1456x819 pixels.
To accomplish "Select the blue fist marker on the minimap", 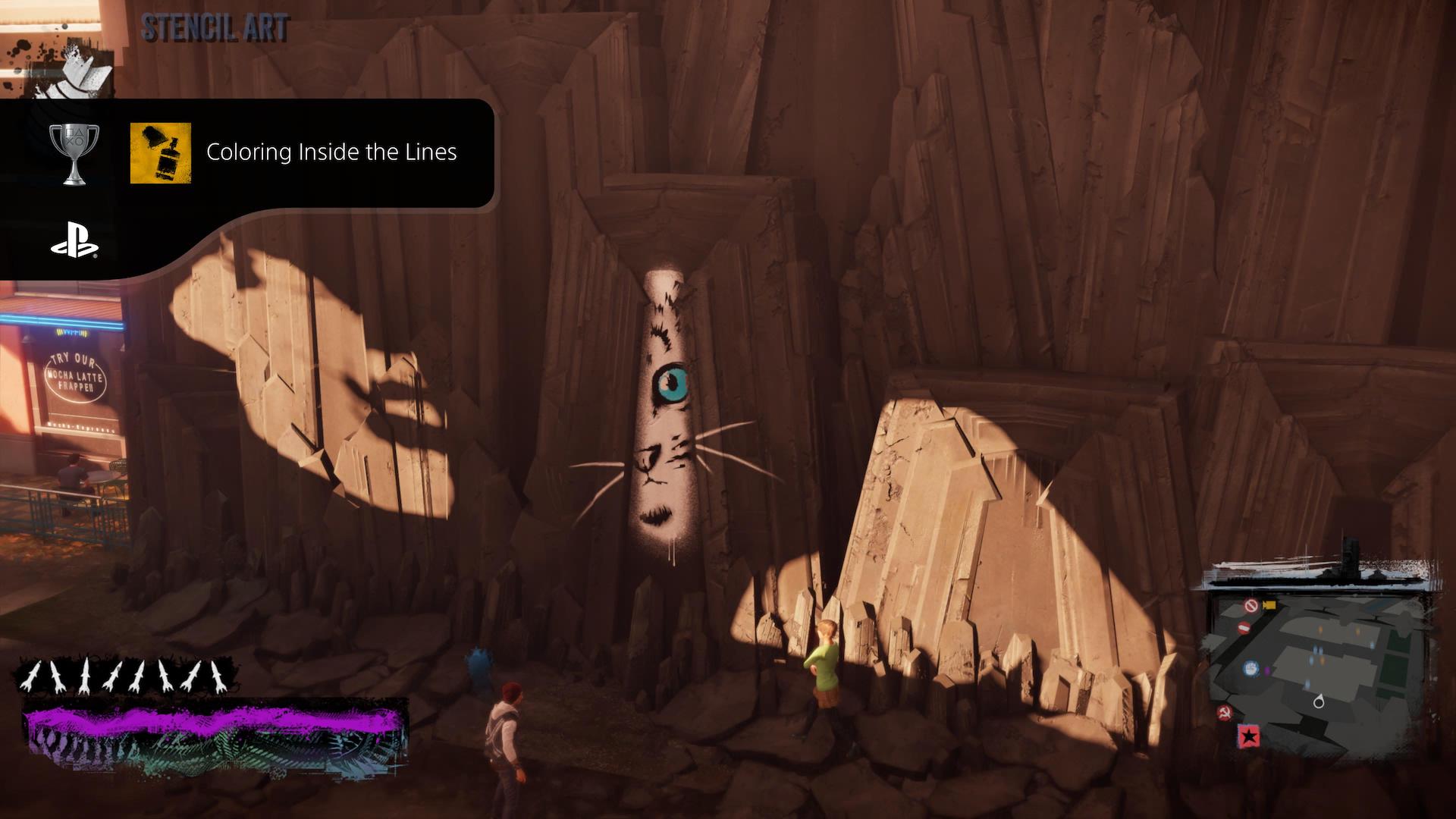I will coord(1250,669).
